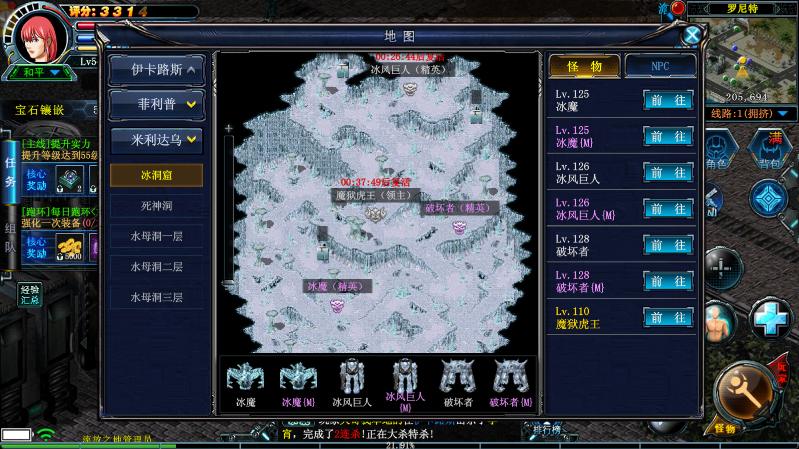This screenshot has width=799, height=449.
Task: Click the 破坏者（精英）map marker
Action: pyautogui.click(x=459, y=225)
